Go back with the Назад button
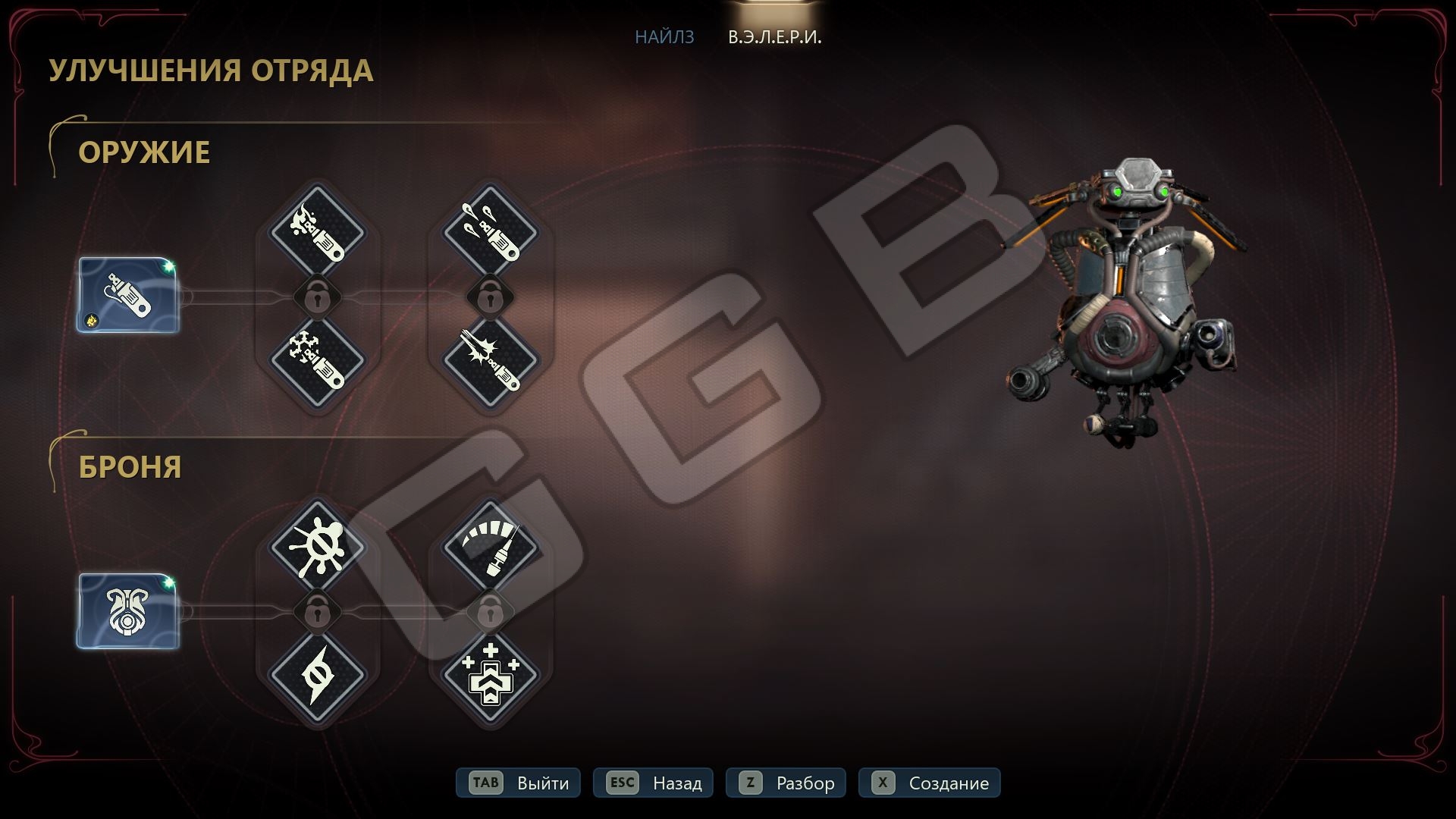The width and height of the screenshot is (1456, 819). coord(654,783)
